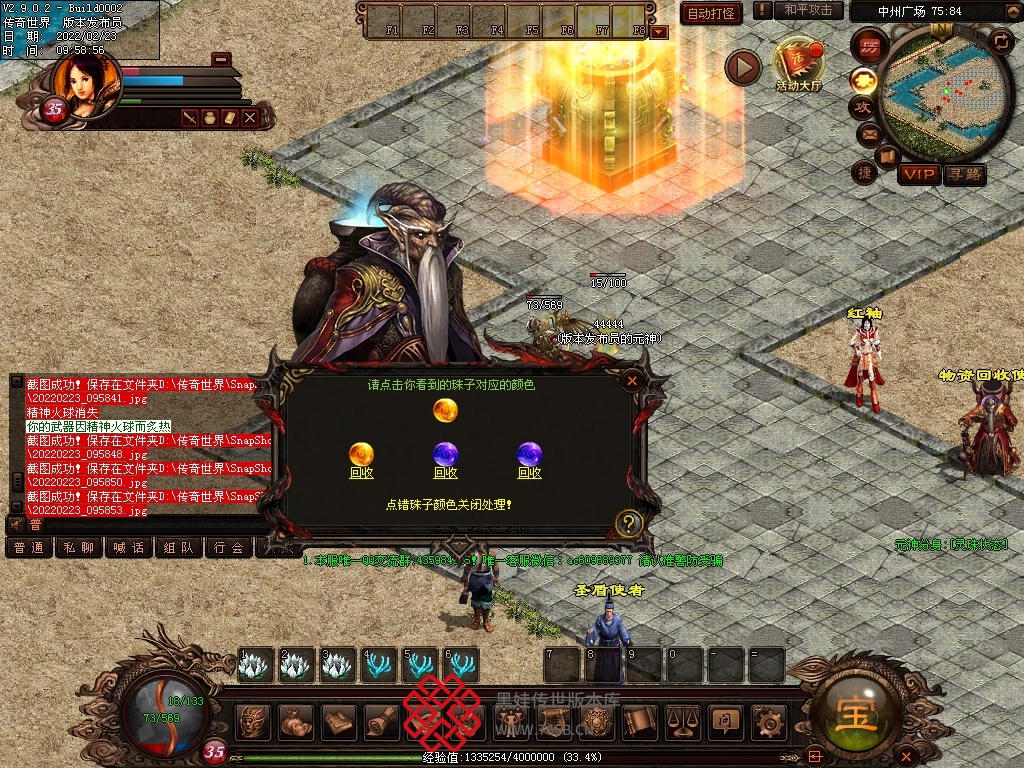Open settings with the gear icon
1024x768 pixels.
pyautogui.click(x=769, y=721)
